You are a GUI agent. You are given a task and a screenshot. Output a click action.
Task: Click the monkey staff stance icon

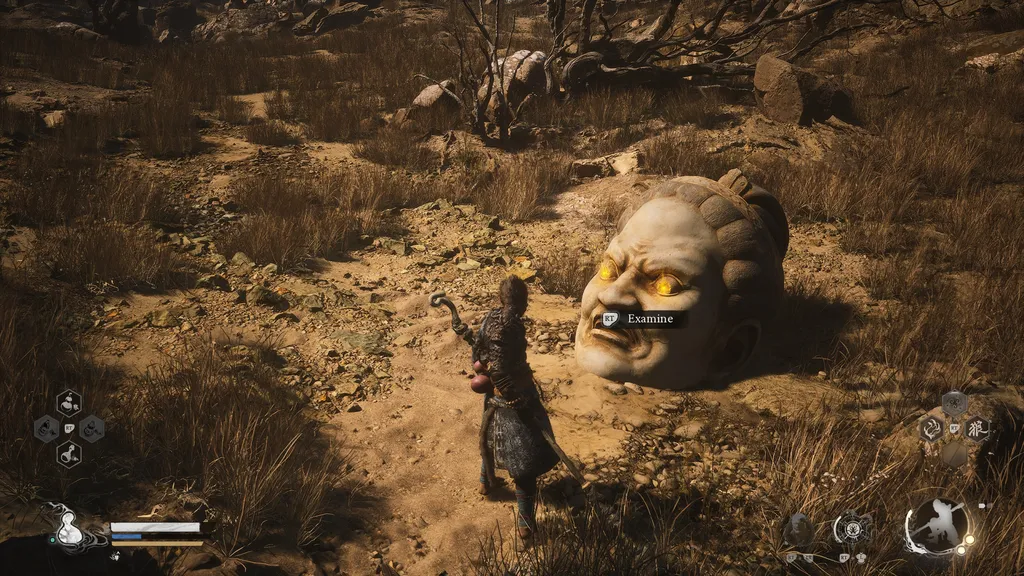coord(937,526)
